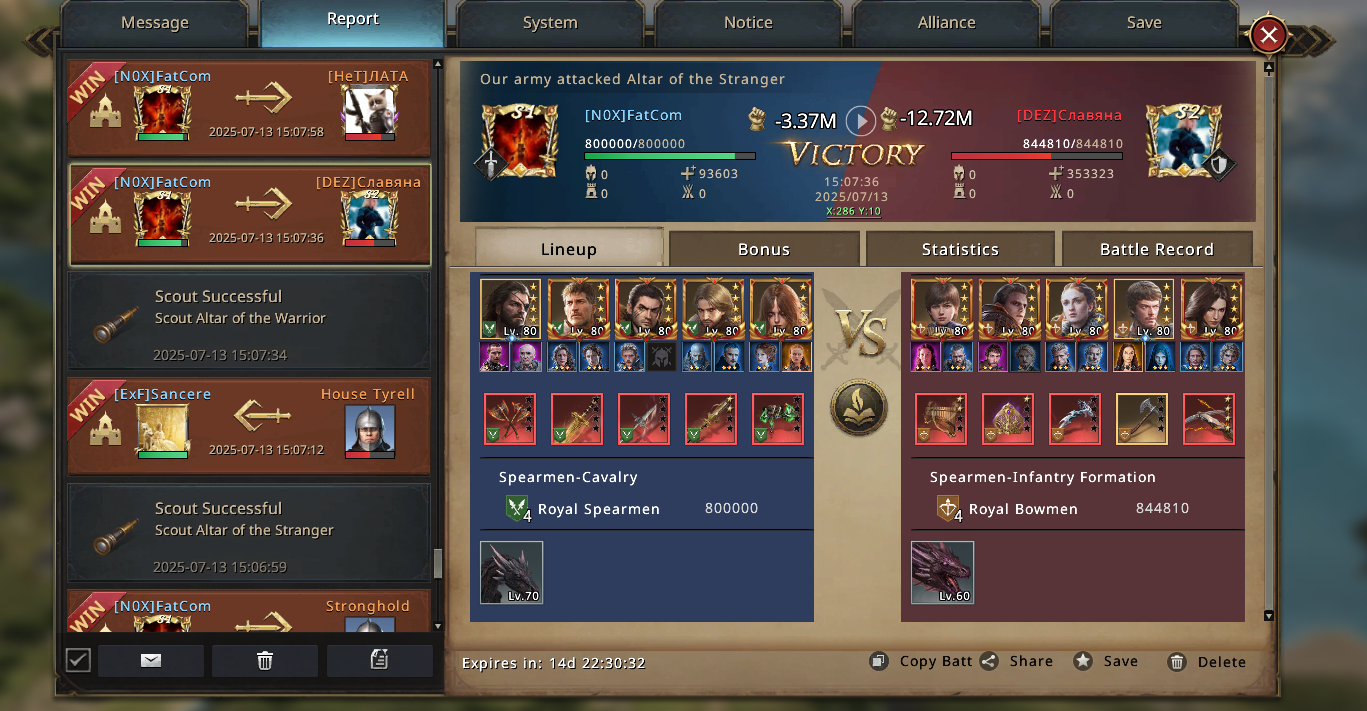Open the Scout Altar of the Stranger report
The image size is (1367, 711).
[x=249, y=533]
